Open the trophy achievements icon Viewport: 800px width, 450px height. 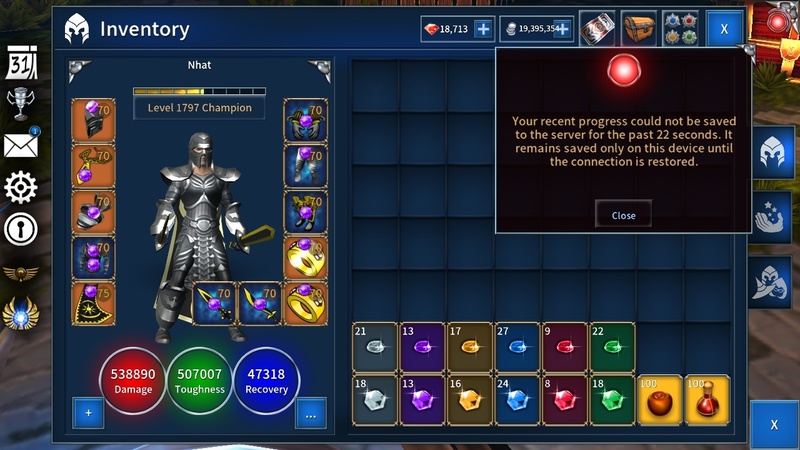[x=21, y=103]
